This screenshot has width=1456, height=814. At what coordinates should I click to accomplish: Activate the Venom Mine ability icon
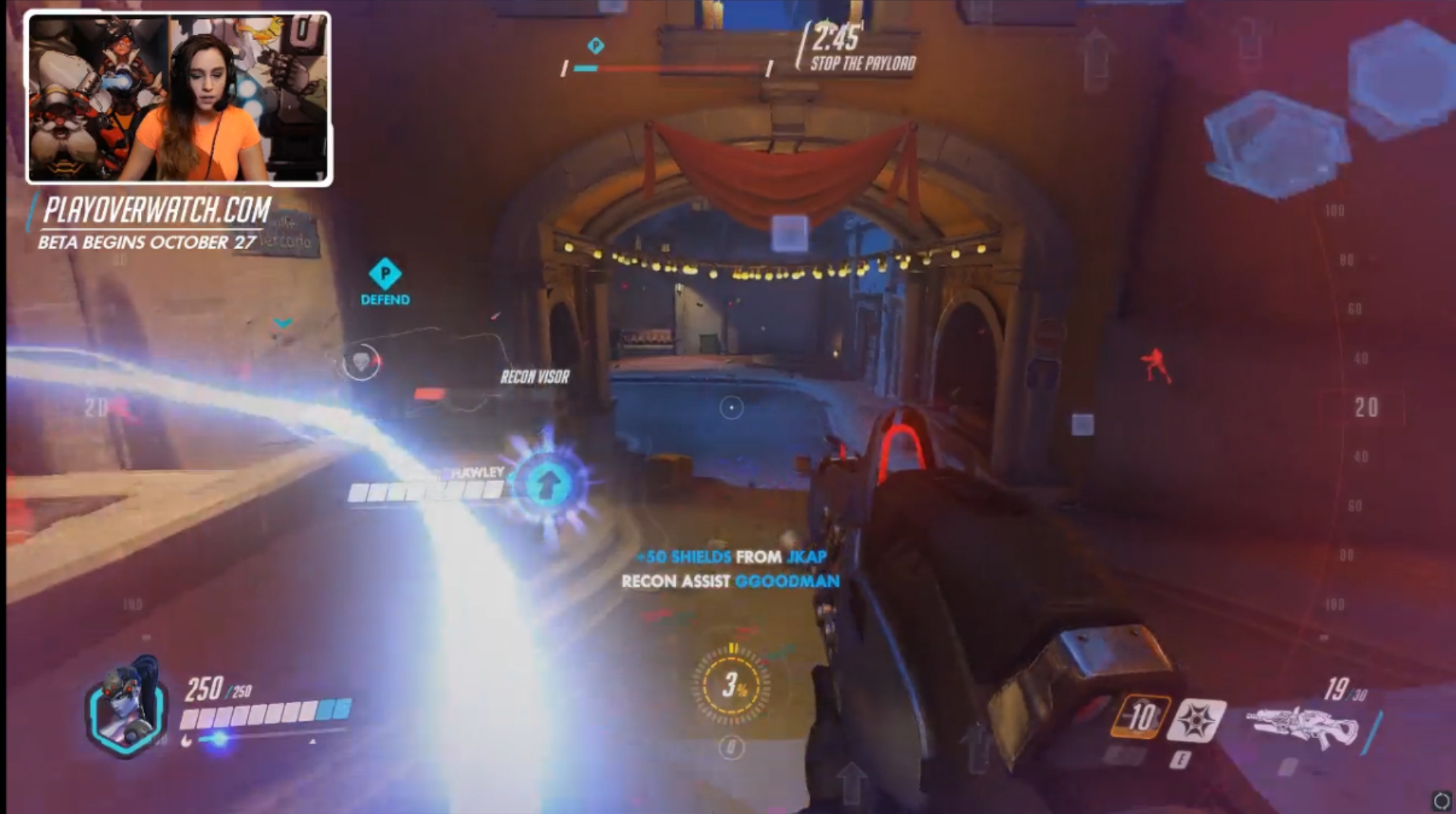coord(1196,719)
